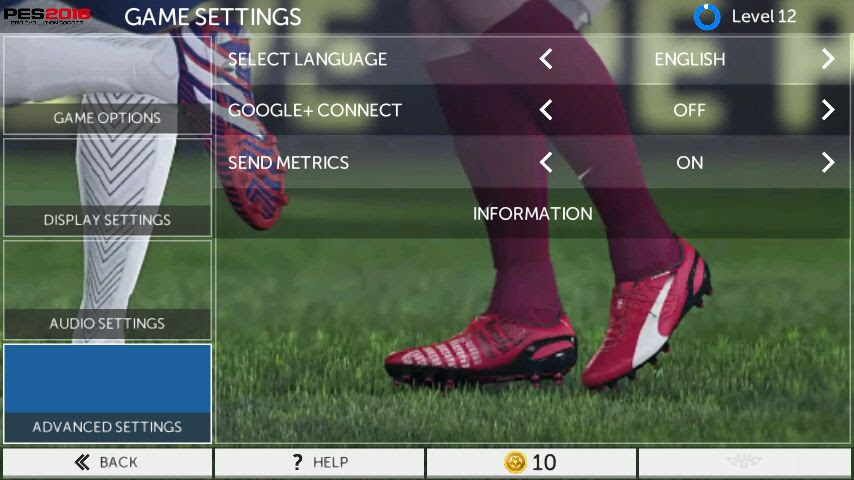Switch to Display Settings
854x480 pixels.
pyautogui.click(x=107, y=188)
